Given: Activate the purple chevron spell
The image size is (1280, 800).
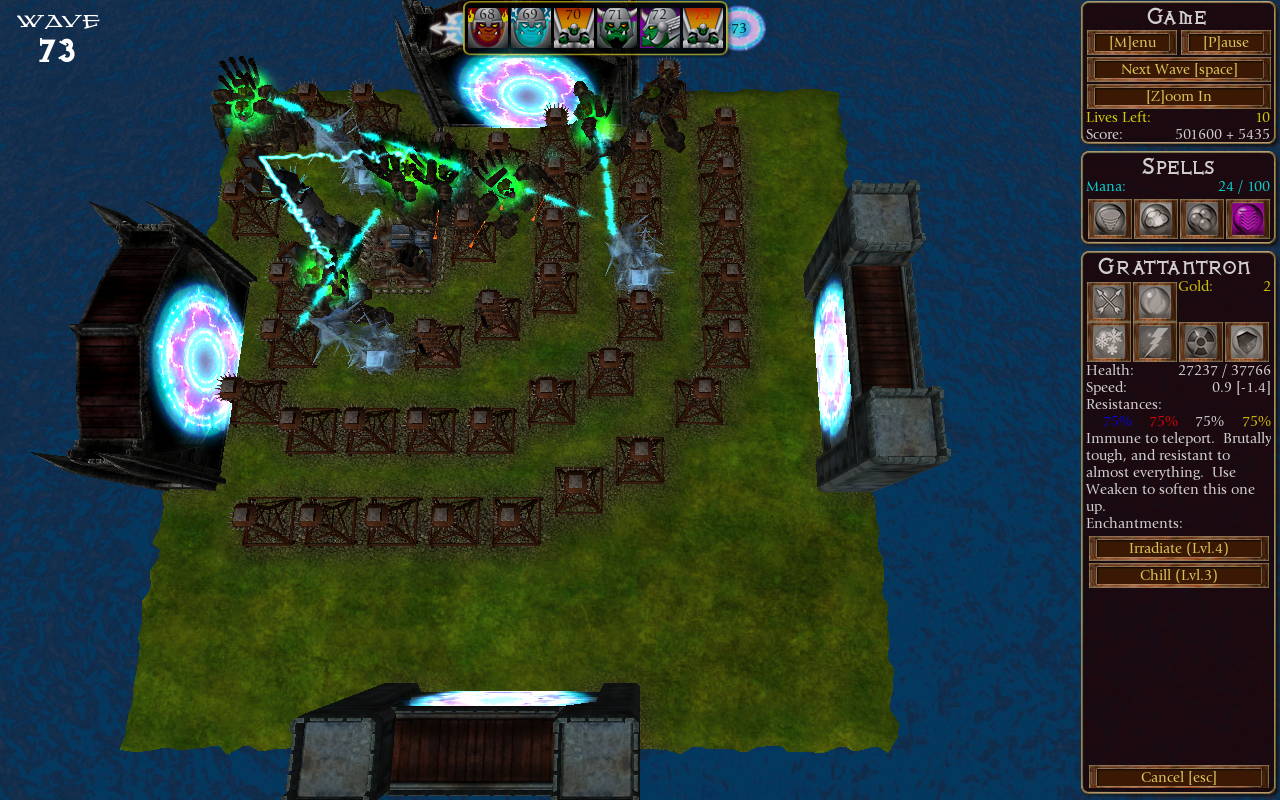Looking at the screenshot, I should [x=1247, y=219].
